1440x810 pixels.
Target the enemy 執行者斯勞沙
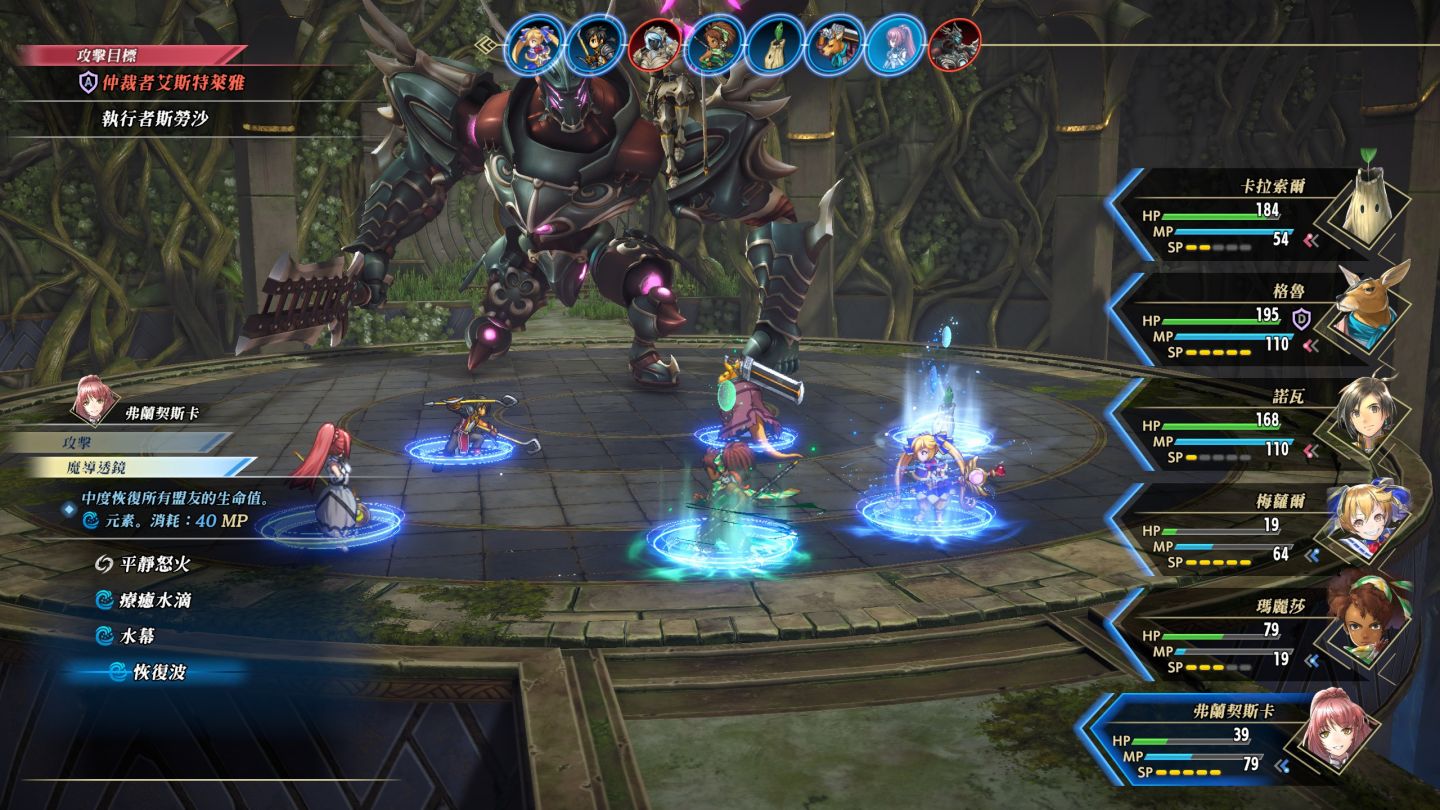point(155,118)
